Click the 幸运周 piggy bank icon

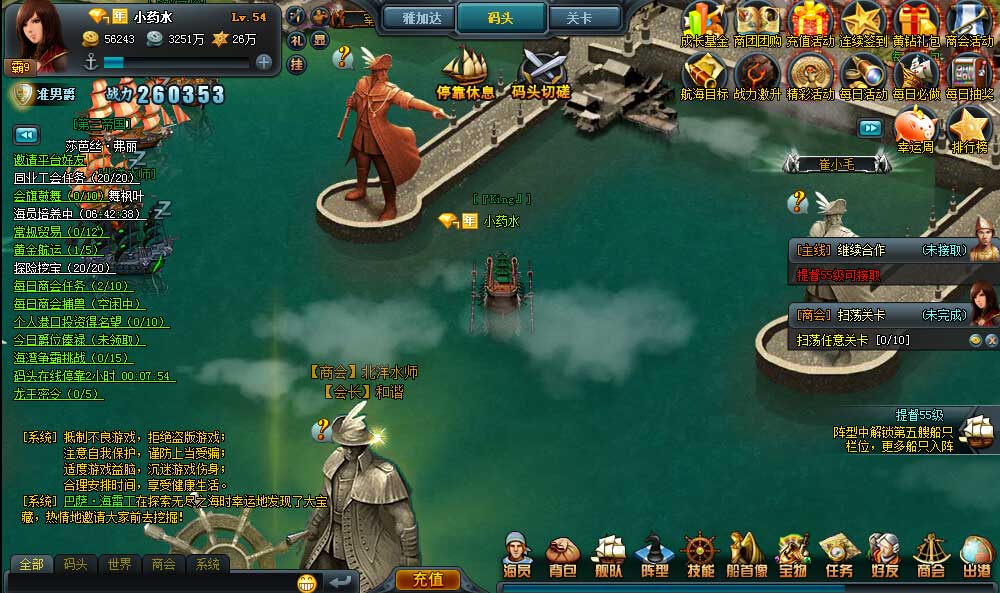(915, 131)
